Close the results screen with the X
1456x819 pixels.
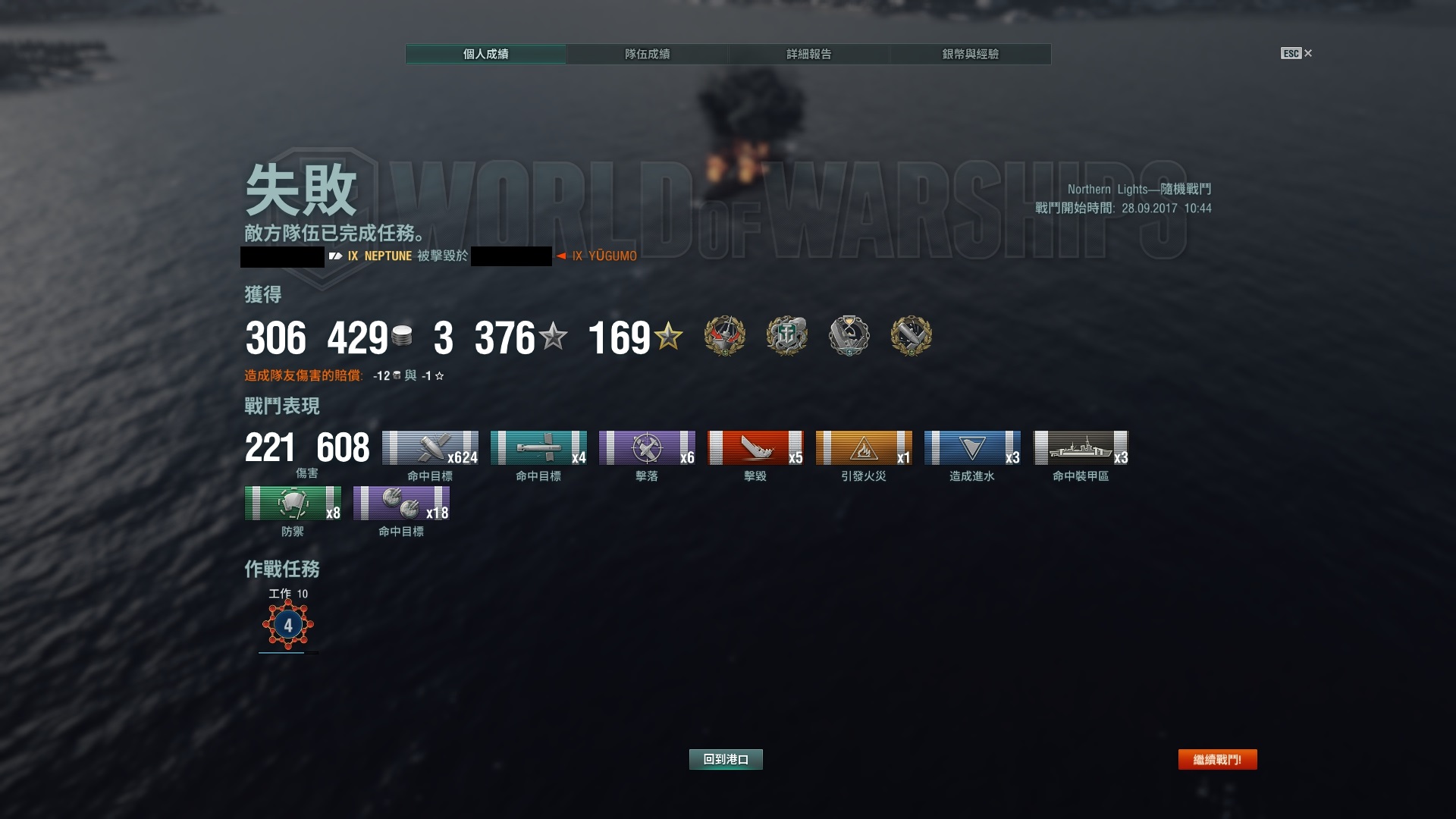pyautogui.click(x=1308, y=53)
